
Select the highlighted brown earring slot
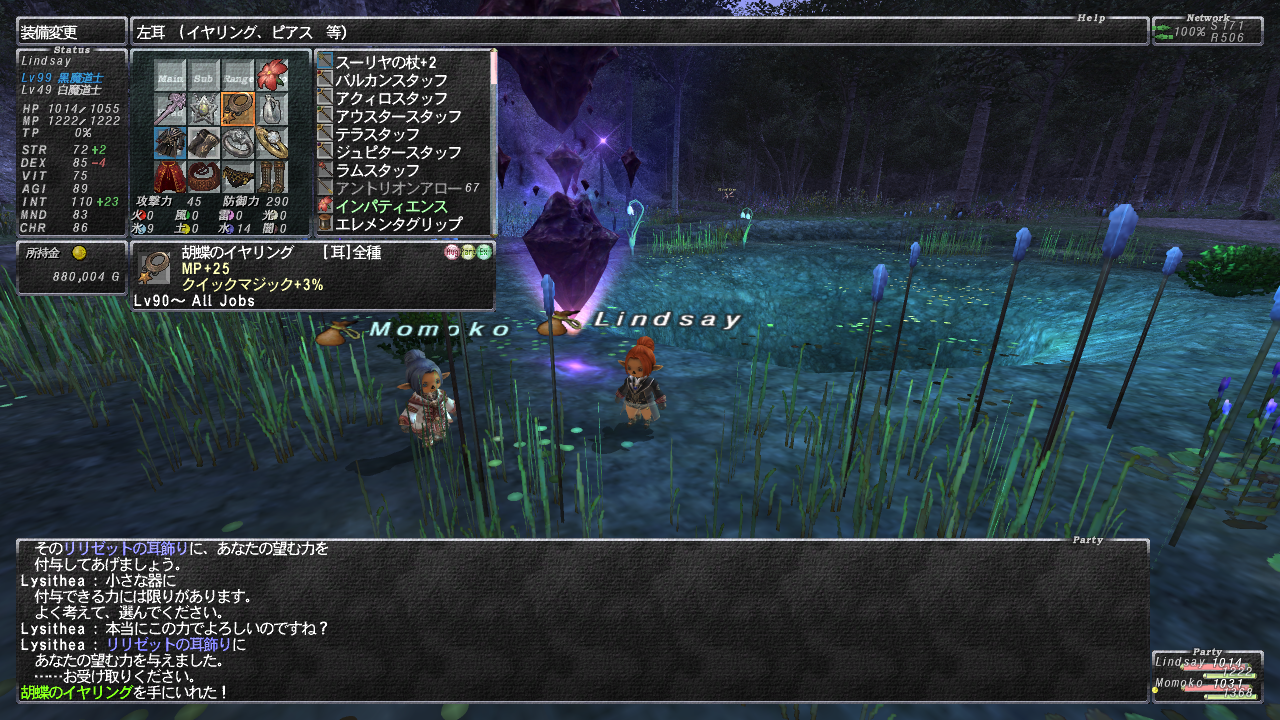coord(238,108)
